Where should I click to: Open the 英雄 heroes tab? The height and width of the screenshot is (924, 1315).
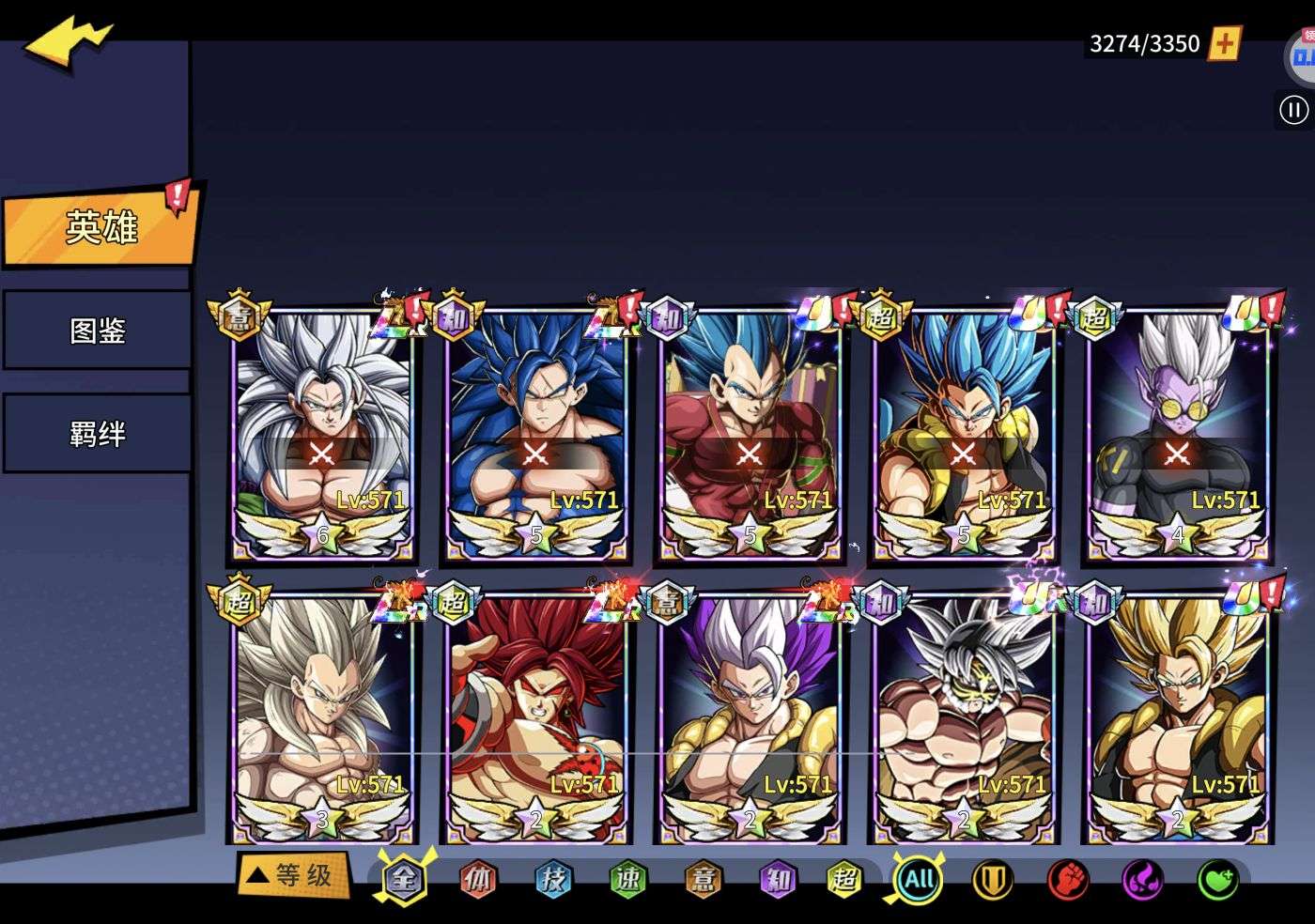point(101,226)
